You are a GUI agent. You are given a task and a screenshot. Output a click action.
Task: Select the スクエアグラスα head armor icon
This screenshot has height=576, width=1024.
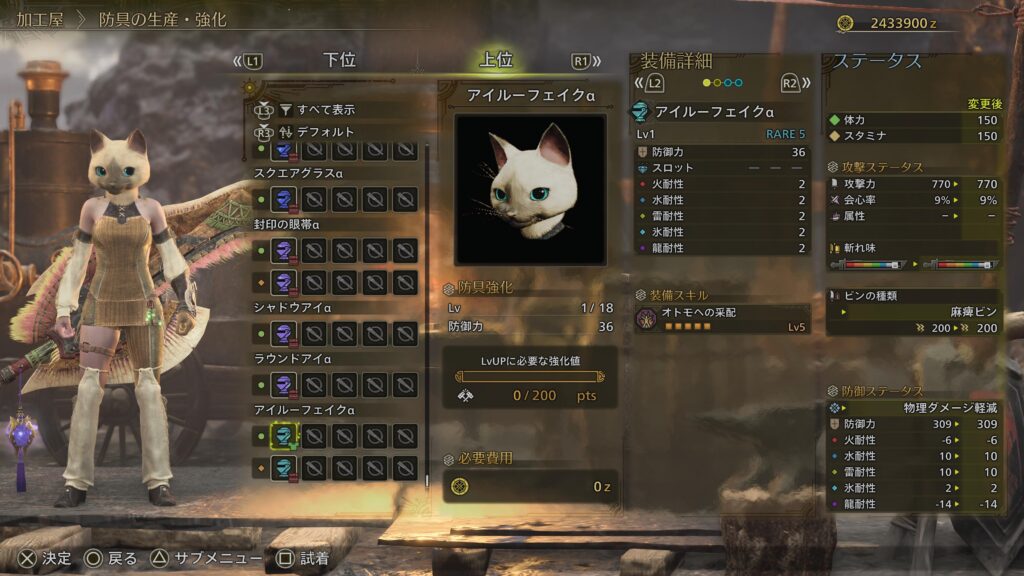(x=285, y=198)
